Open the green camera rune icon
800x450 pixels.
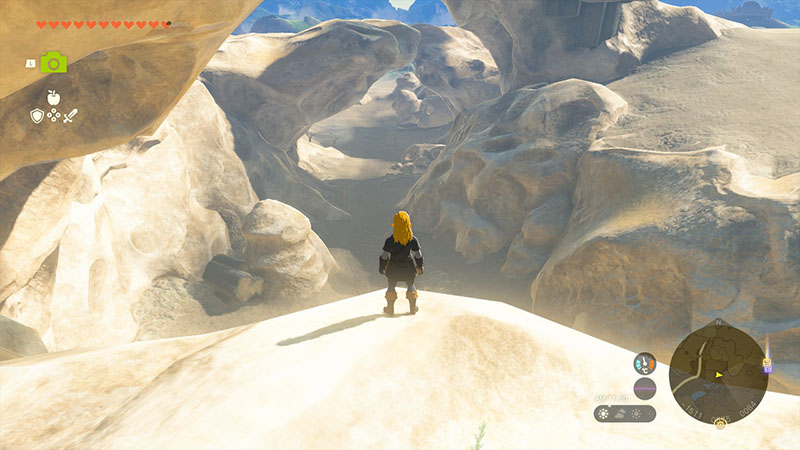pos(53,63)
